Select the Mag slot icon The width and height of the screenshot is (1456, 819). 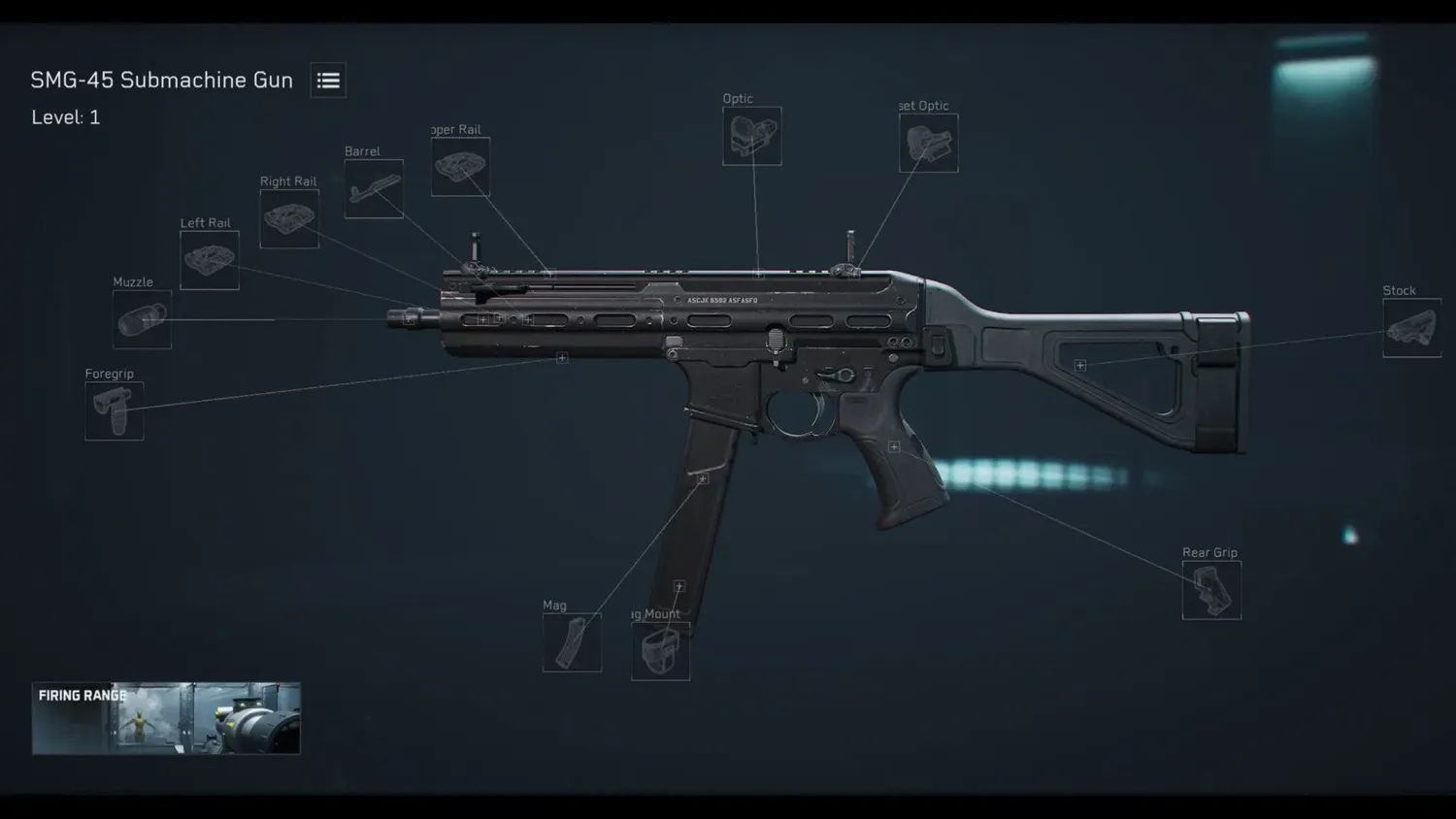[571, 642]
